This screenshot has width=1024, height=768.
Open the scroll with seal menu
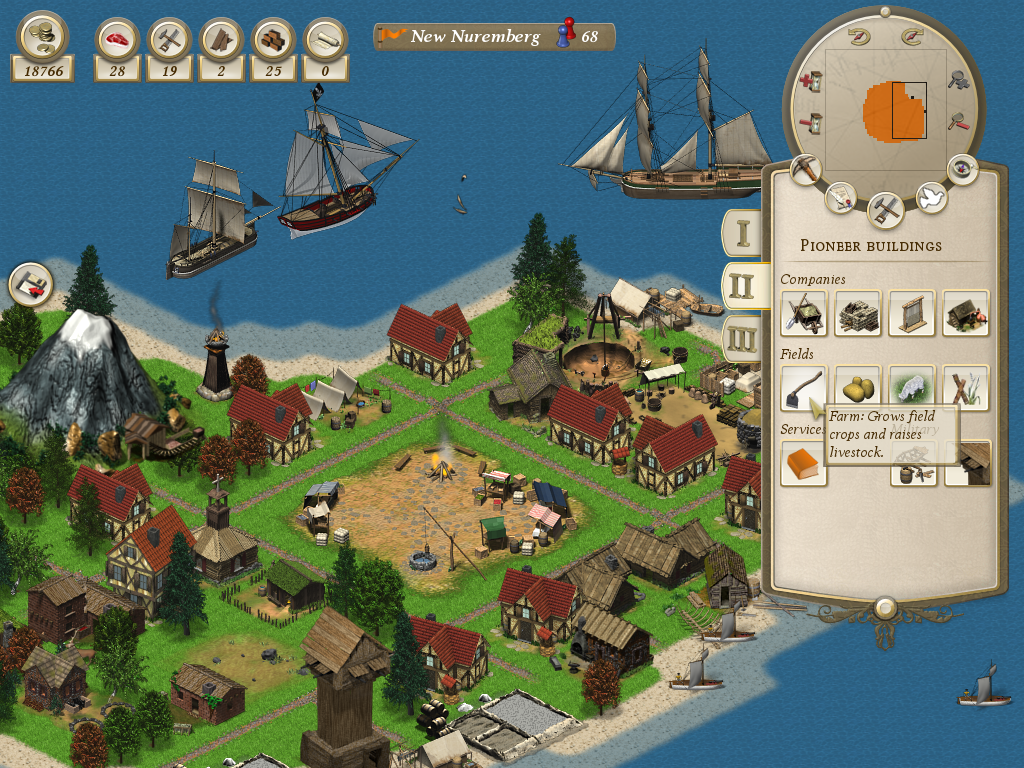tap(841, 196)
